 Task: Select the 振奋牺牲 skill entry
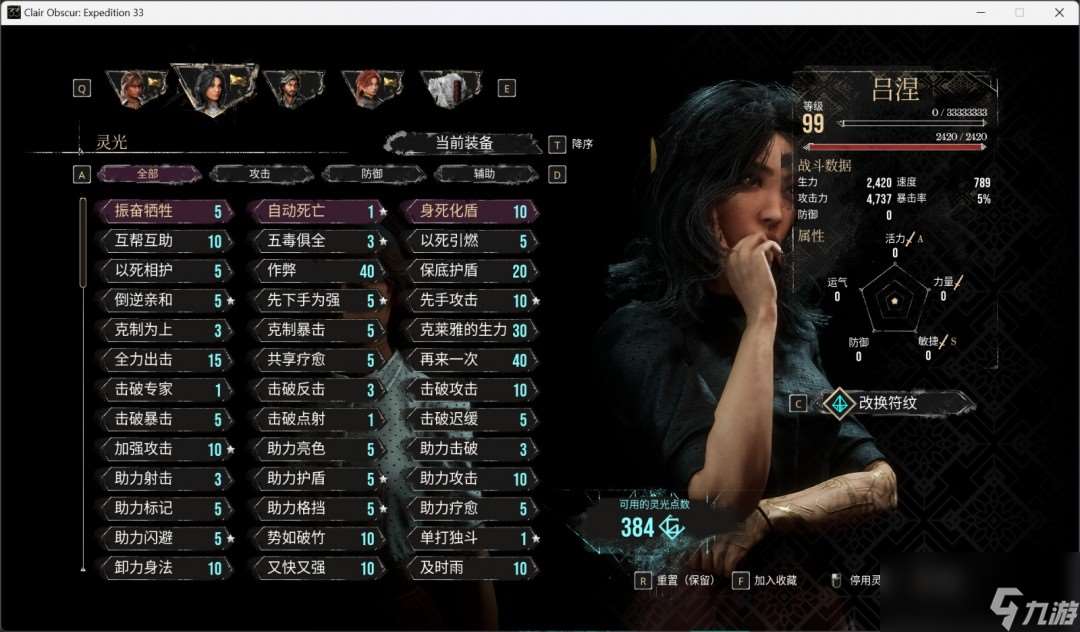(x=164, y=211)
